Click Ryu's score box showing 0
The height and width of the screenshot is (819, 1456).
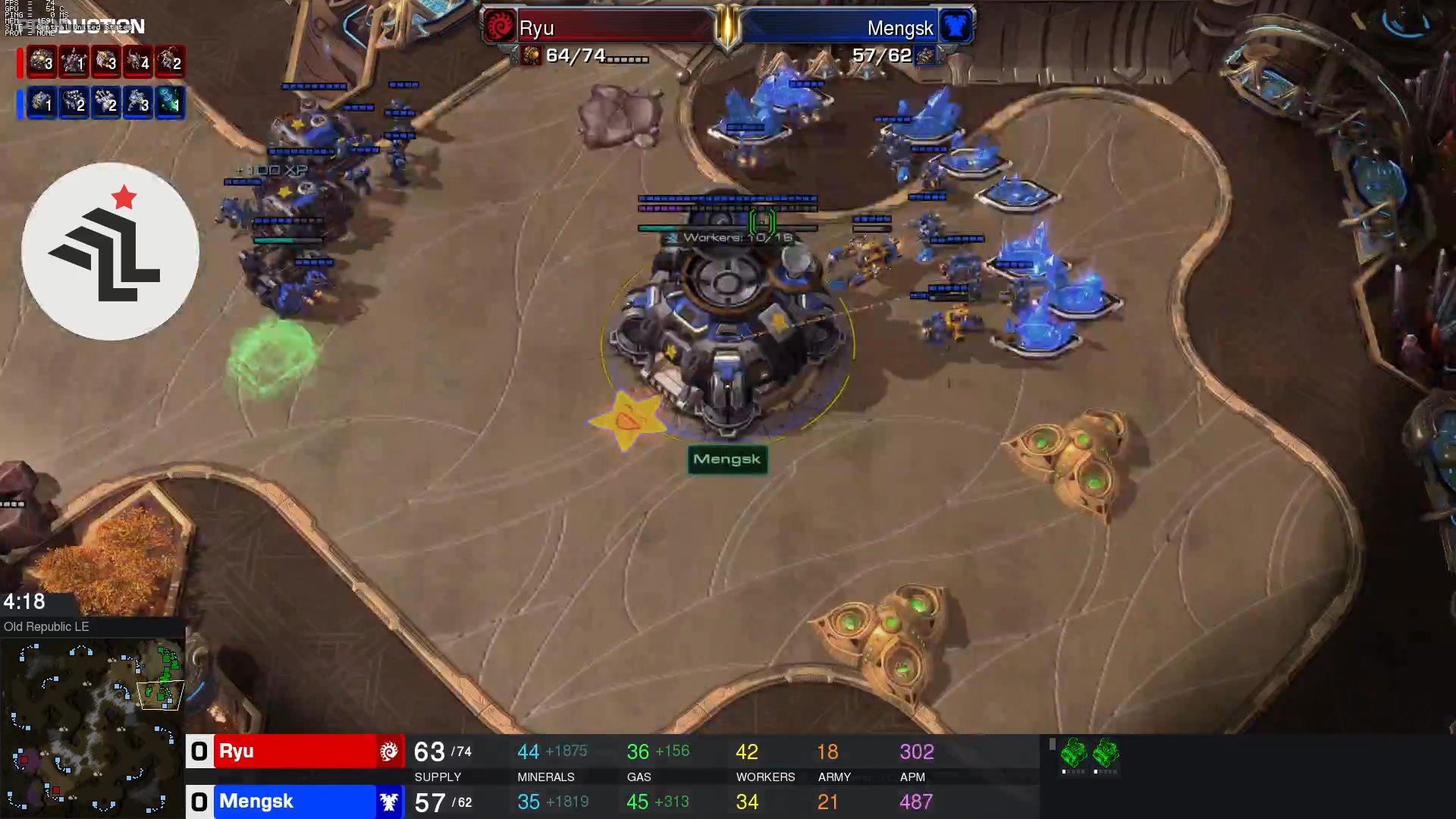tap(199, 752)
